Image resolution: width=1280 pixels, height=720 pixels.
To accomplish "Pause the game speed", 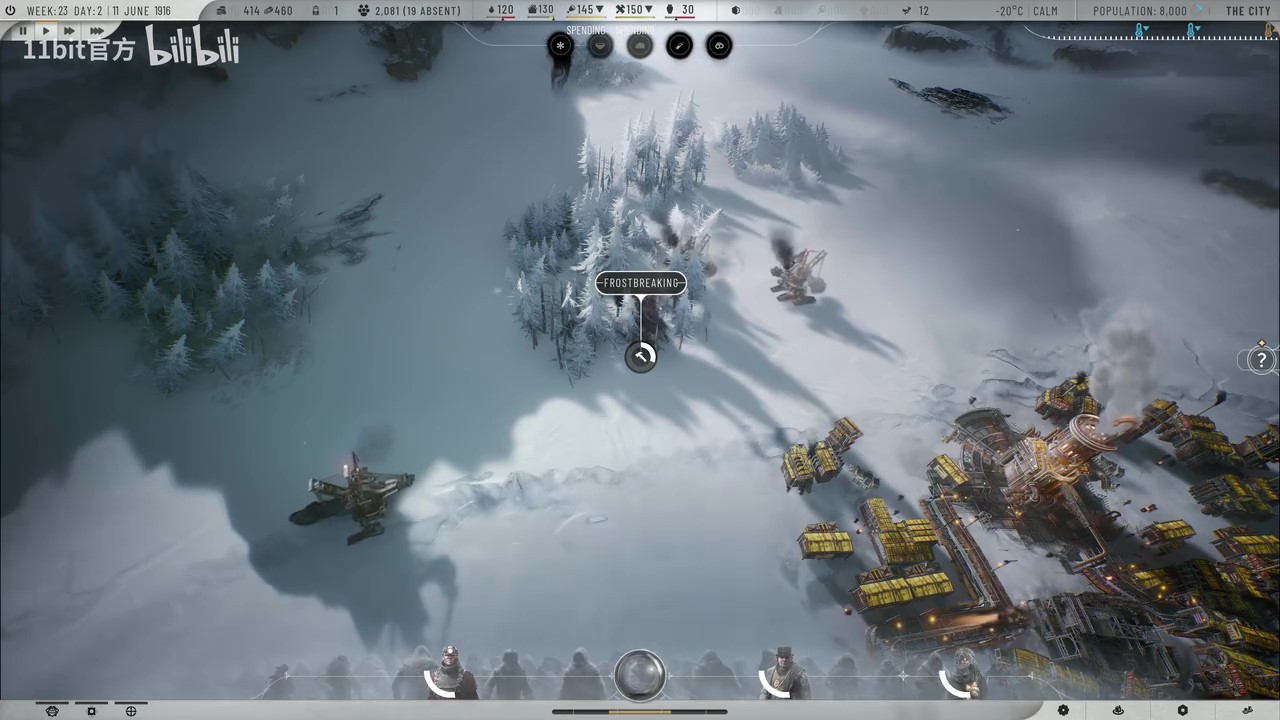I will (x=23, y=32).
